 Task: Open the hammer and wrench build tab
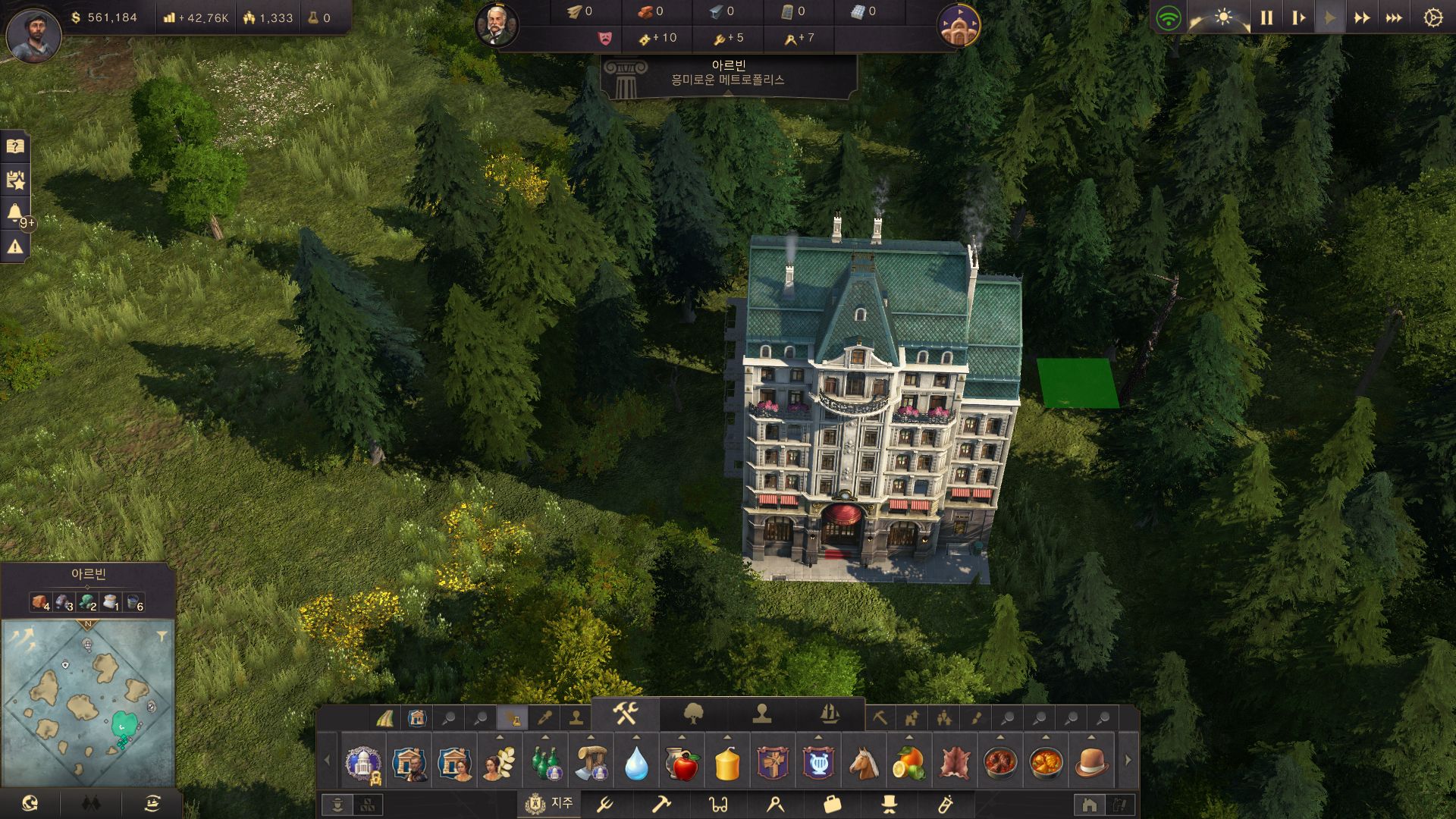point(626,714)
